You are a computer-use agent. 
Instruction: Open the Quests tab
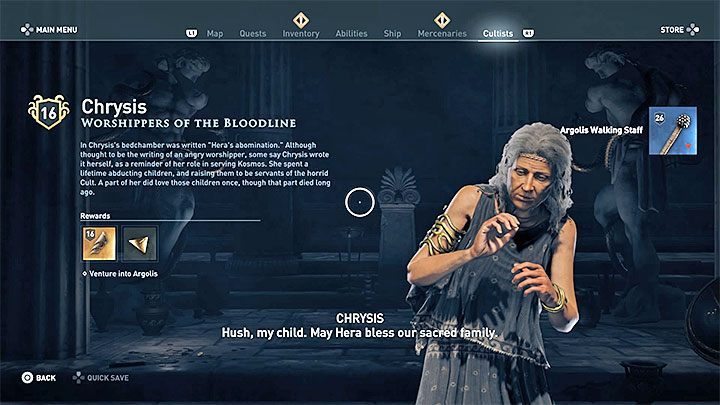253,33
